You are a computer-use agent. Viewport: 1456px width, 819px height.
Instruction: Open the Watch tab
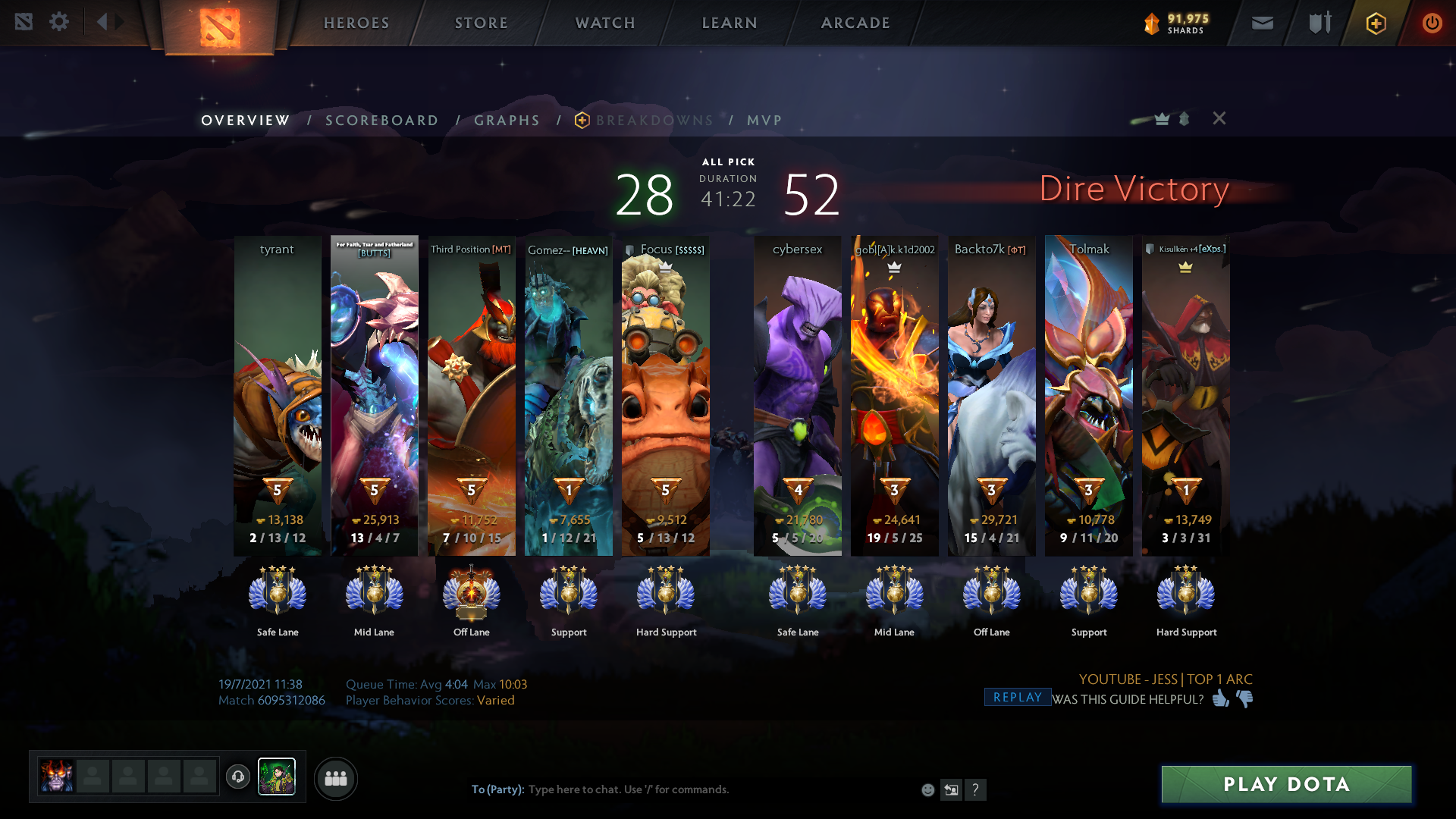605,23
